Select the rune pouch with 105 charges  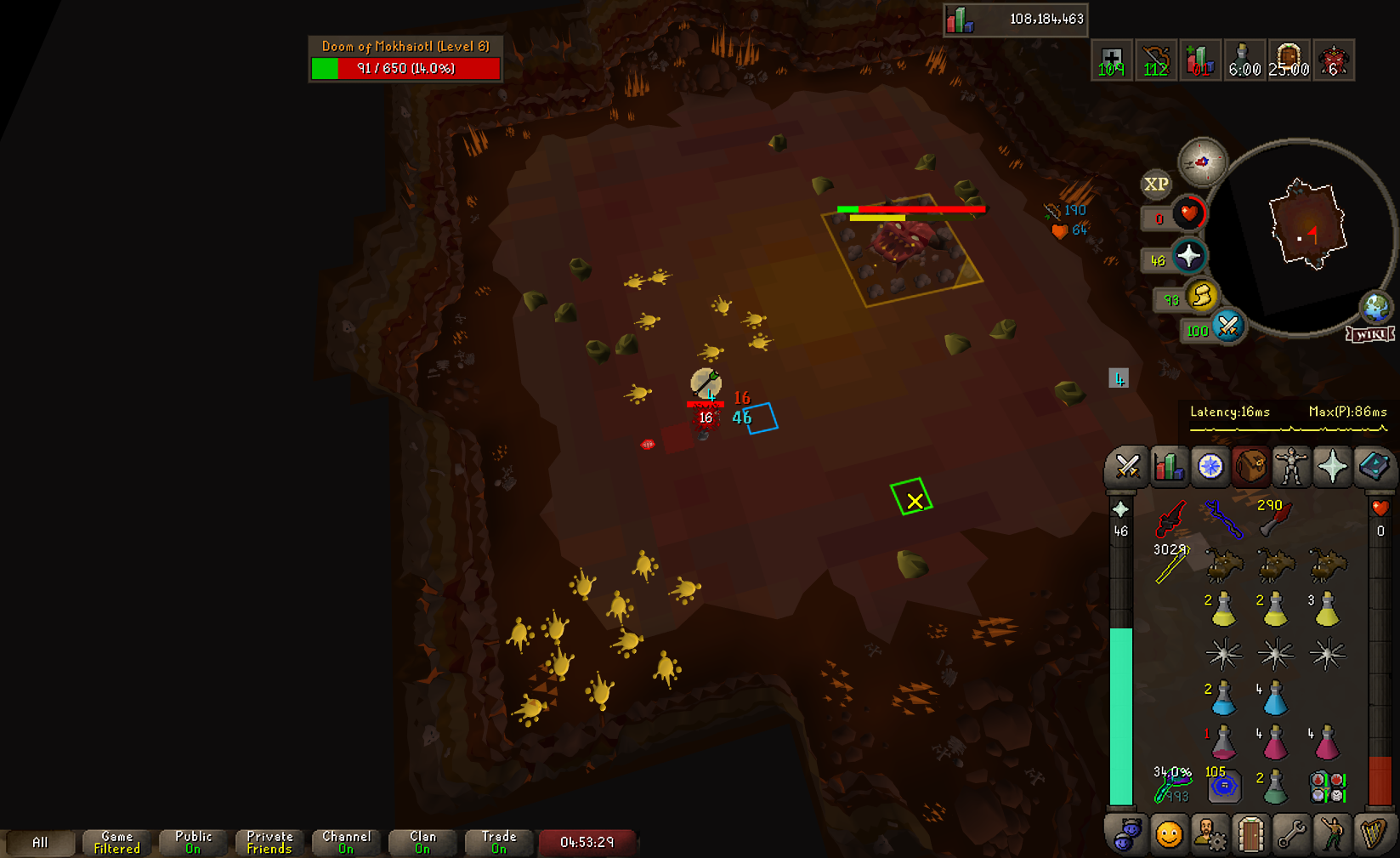pyautogui.click(x=1223, y=787)
